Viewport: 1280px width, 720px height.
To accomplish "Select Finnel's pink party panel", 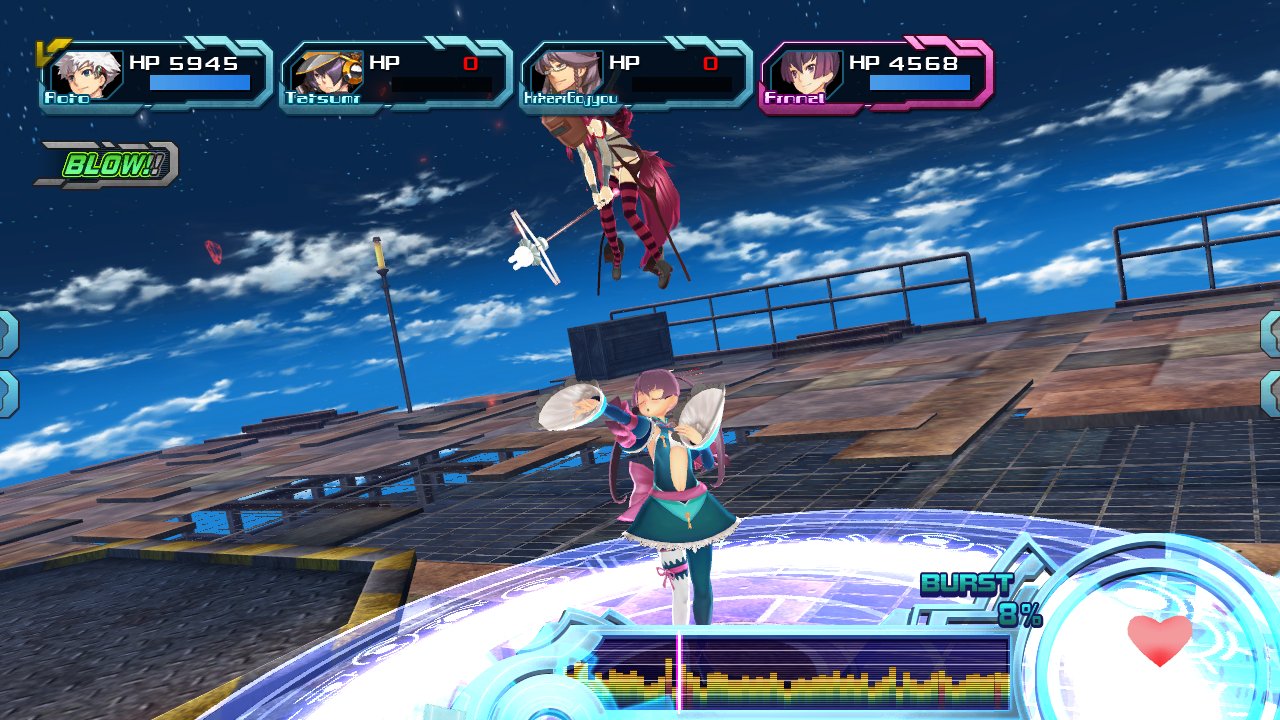I will (876, 76).
